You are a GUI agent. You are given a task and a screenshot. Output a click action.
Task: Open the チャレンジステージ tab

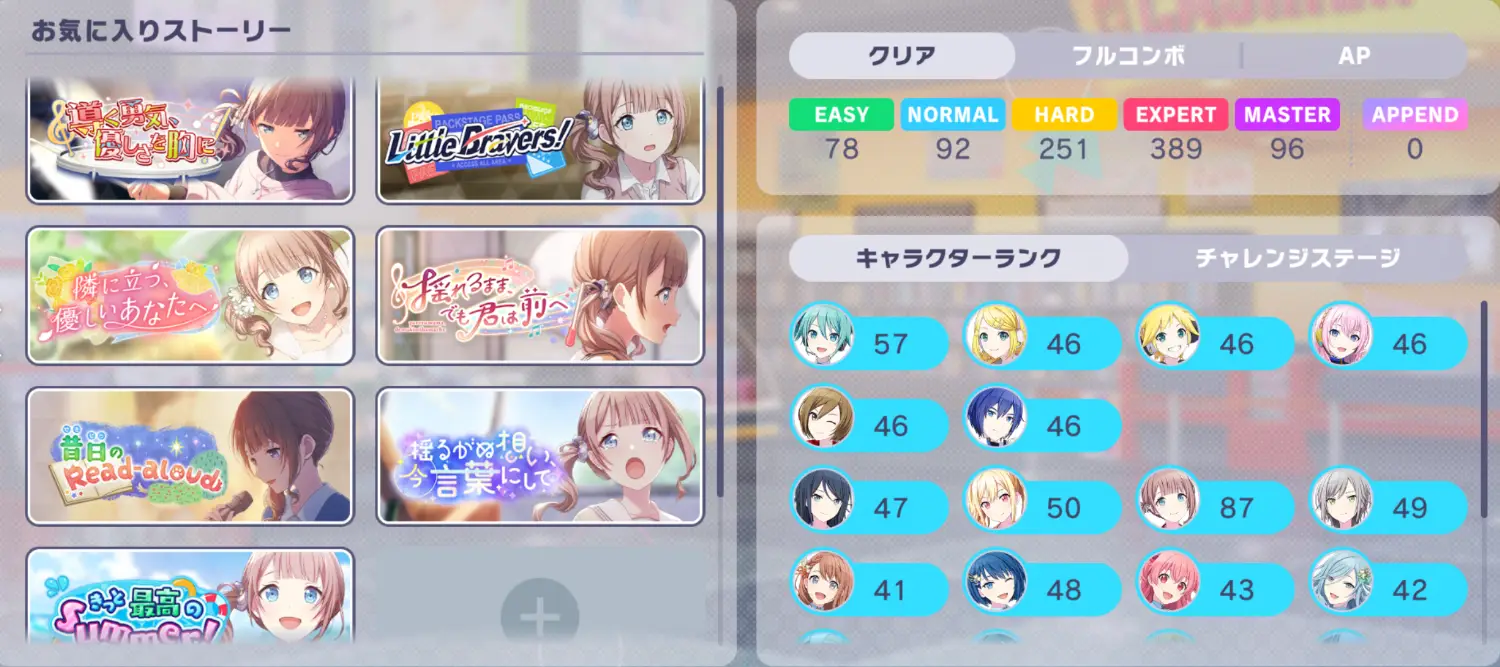coord(1297,259)
